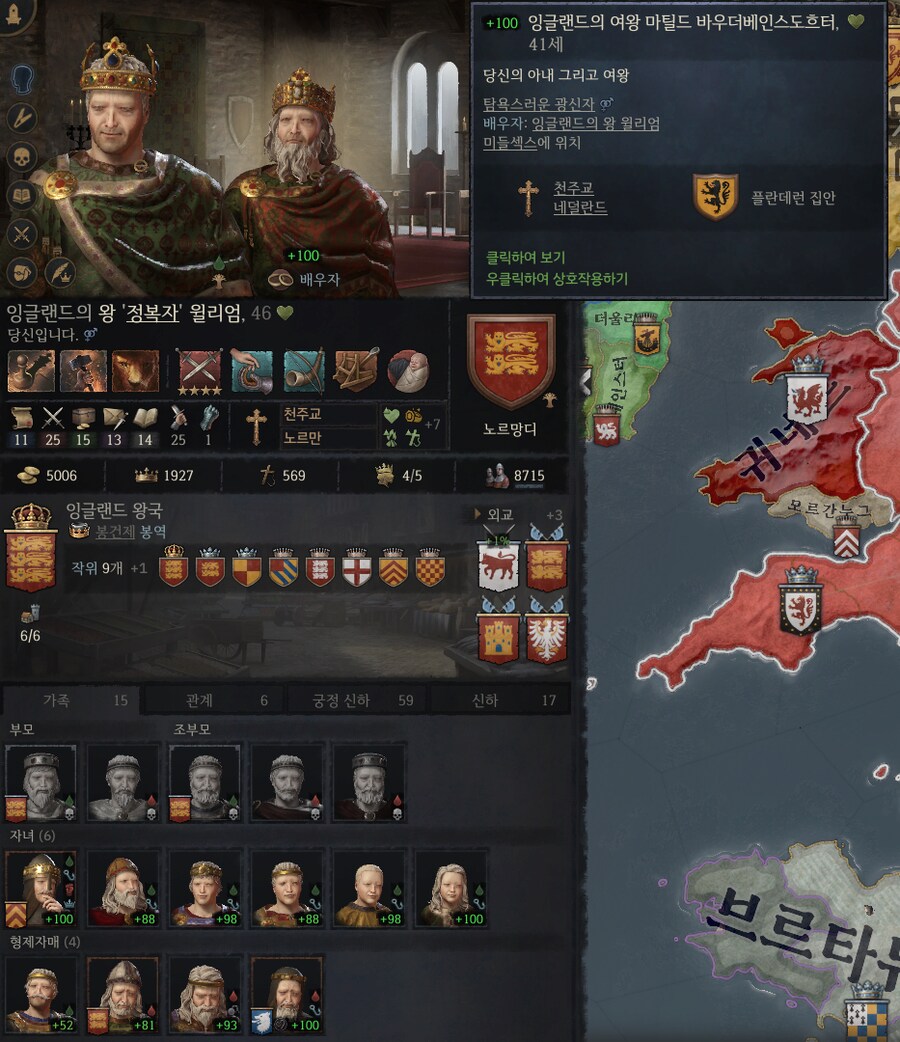
Task: Click the skull icon in the left sidebar
Action: point(21,157)
